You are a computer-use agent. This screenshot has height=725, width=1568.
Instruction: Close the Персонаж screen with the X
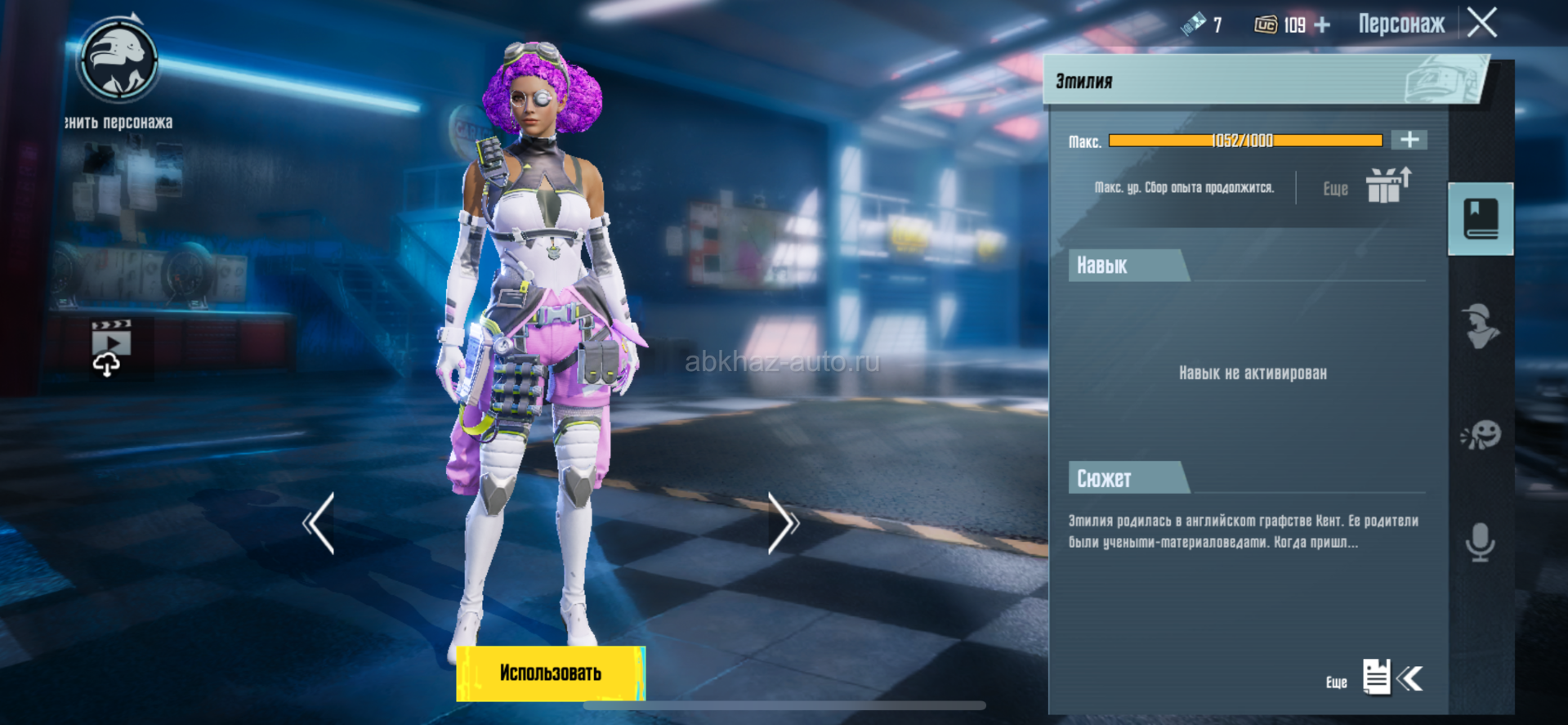click(x=1482, y=23)
